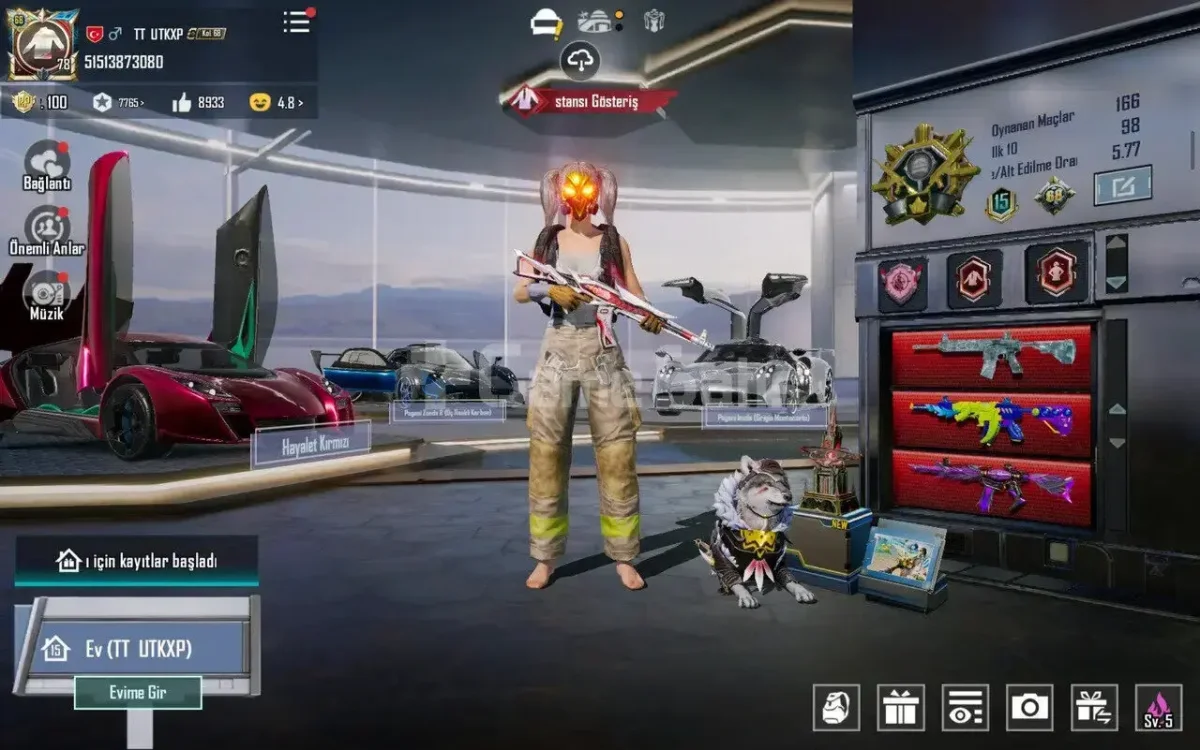Viewport: 1200px width, 750px height.
Task: Click the pink flame Sv. 5 icon
Action: click(1159, 707)
